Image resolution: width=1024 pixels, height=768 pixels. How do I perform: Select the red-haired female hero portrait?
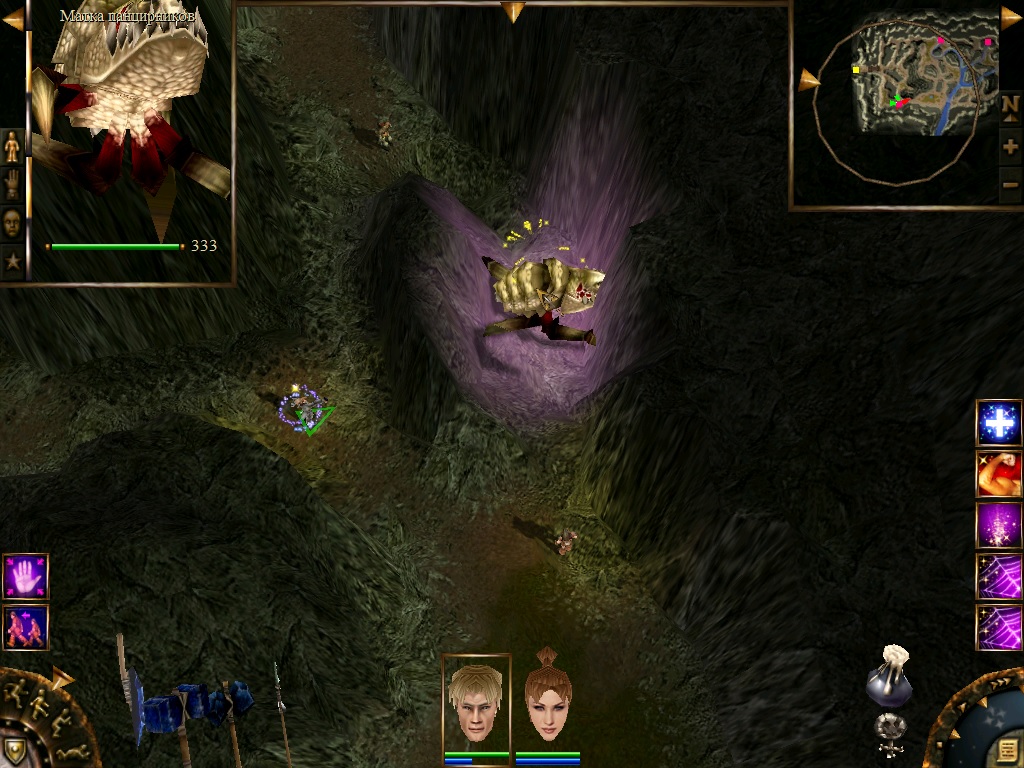point(548,700)
